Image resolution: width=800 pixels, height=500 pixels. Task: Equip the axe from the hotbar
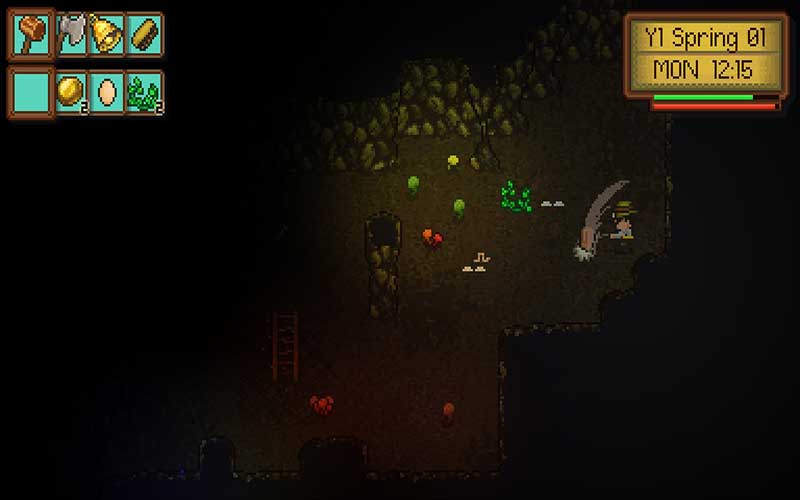point(70,35)
